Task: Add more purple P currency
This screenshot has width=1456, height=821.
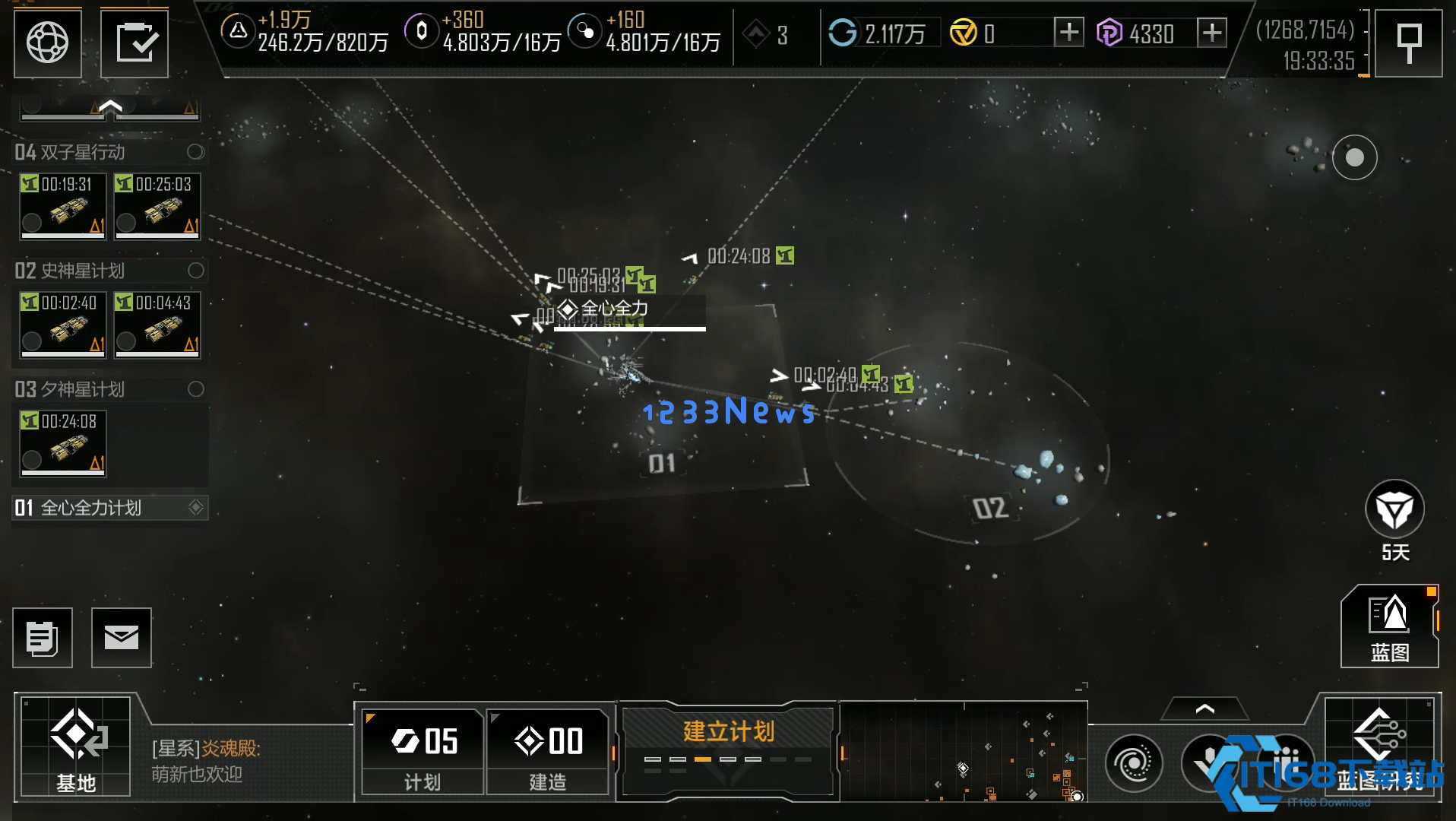Action: [x=1211, y=33]
